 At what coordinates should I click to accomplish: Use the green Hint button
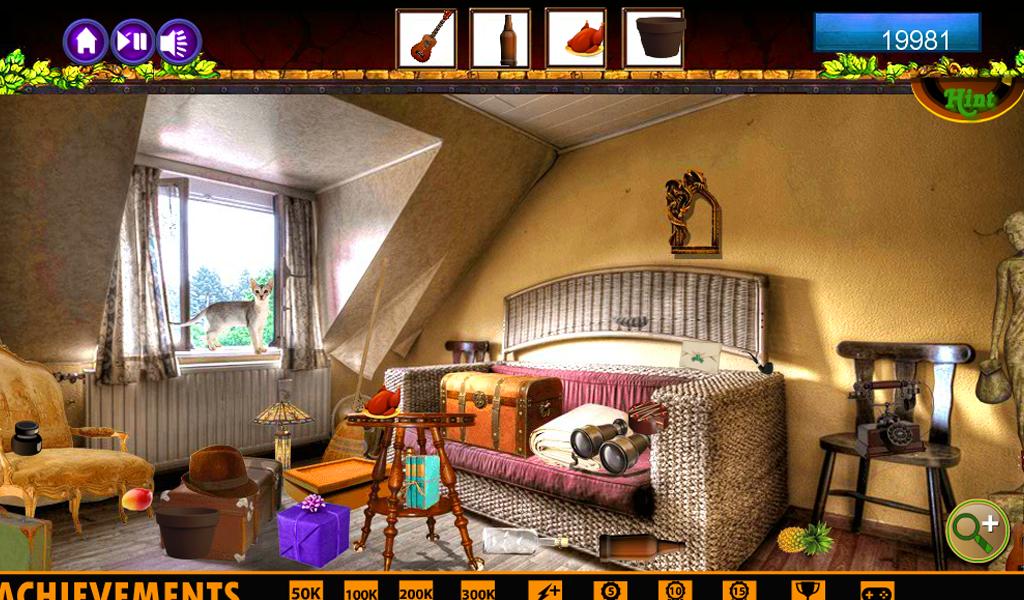coord(967,100)
